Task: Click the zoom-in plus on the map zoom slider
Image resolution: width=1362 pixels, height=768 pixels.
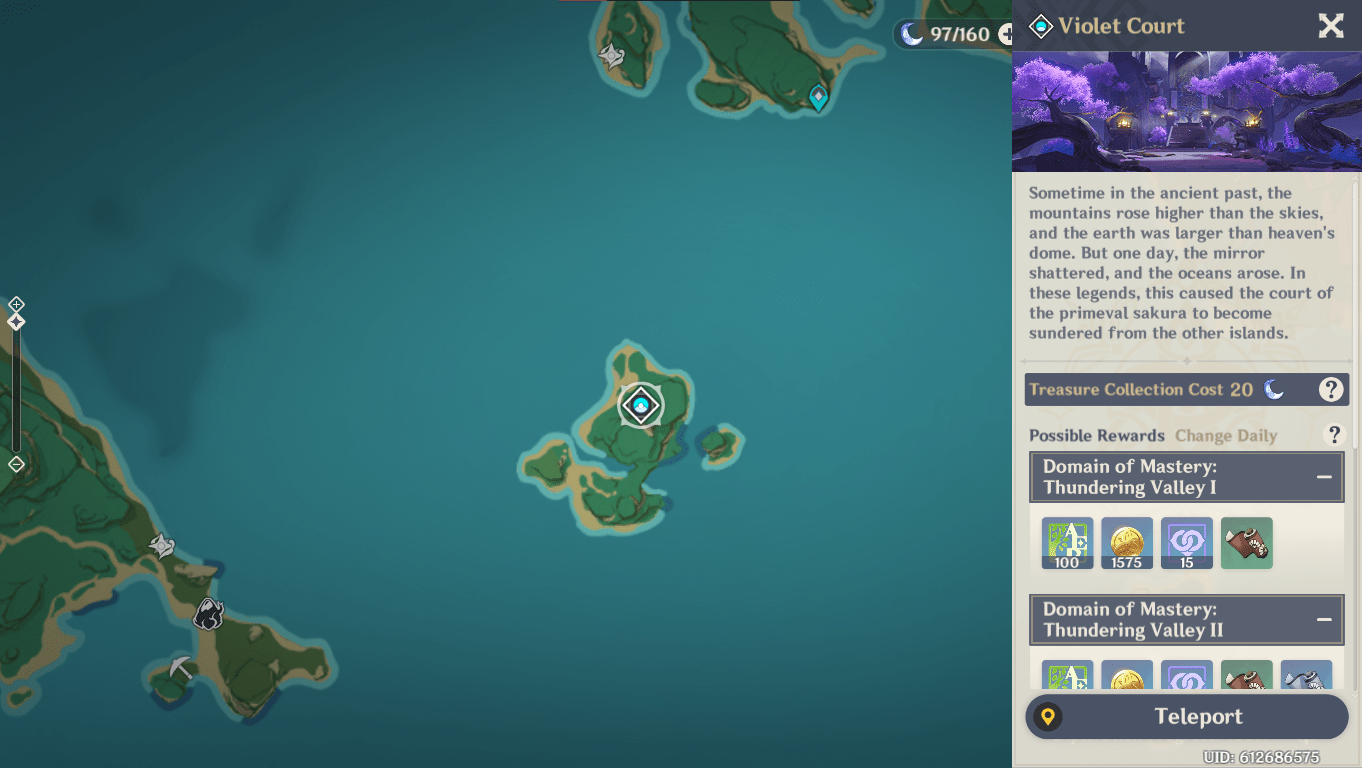Action: click(15, 302)
